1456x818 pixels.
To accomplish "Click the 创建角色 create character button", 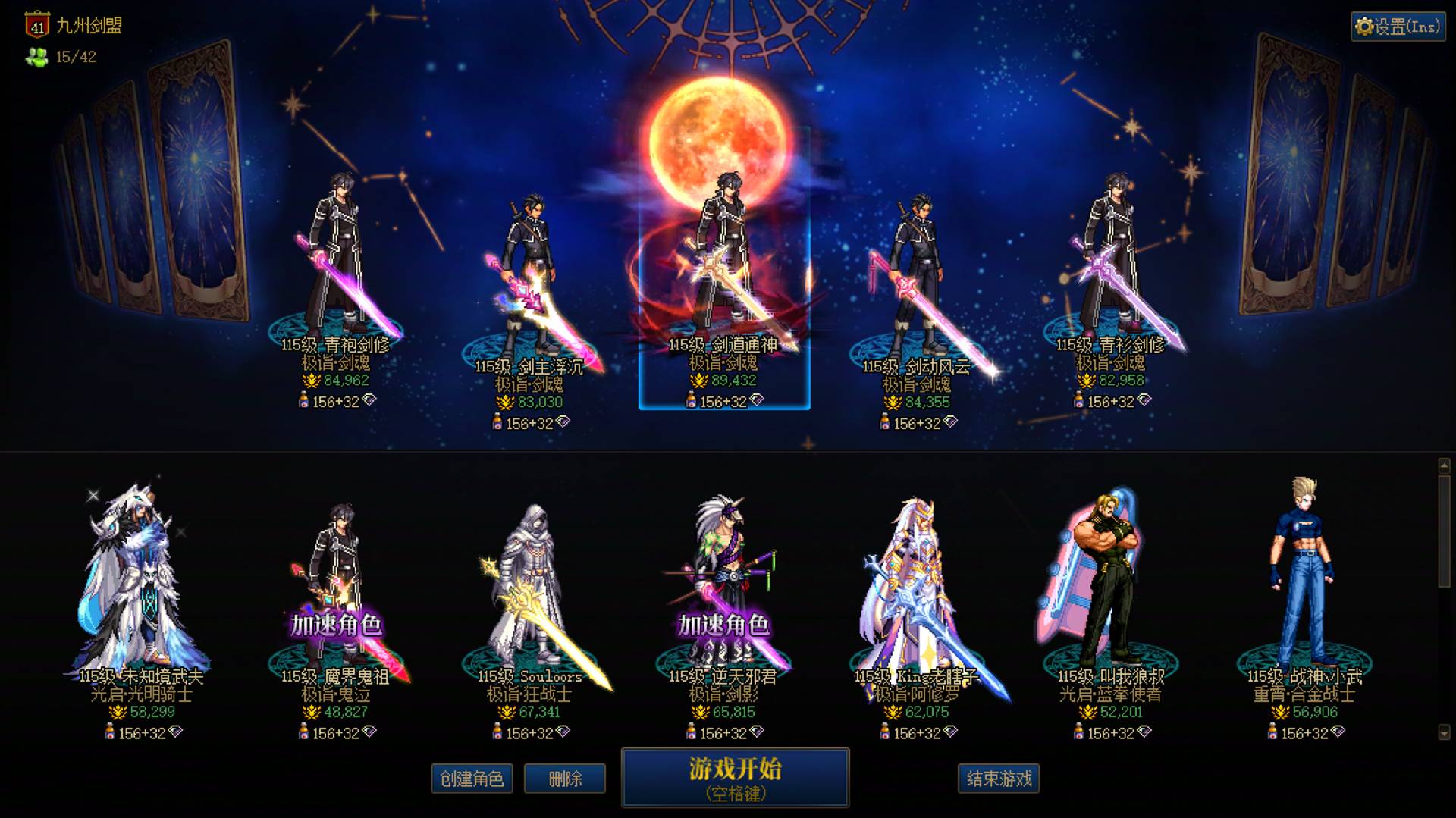I will (x=472, y=778).
